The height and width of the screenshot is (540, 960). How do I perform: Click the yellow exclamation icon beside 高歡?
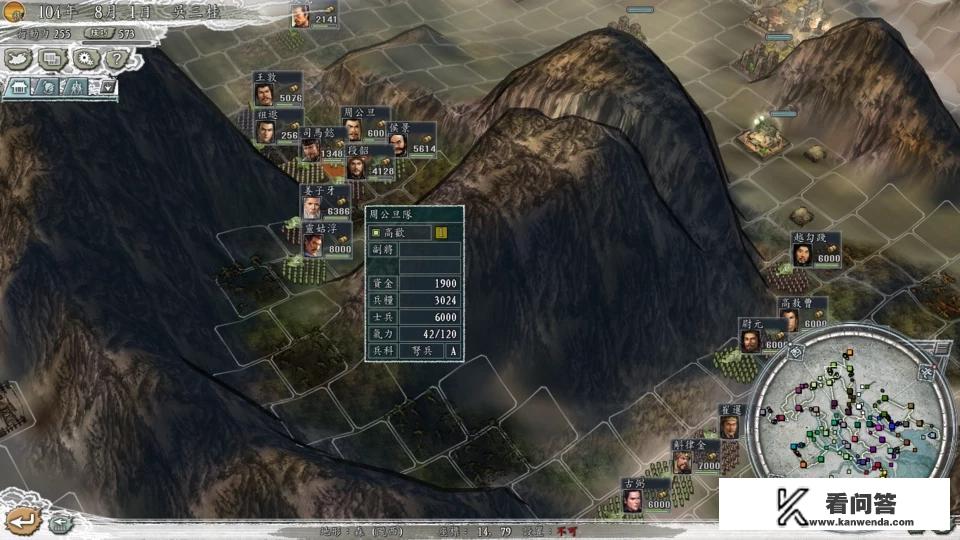point(441,233)
